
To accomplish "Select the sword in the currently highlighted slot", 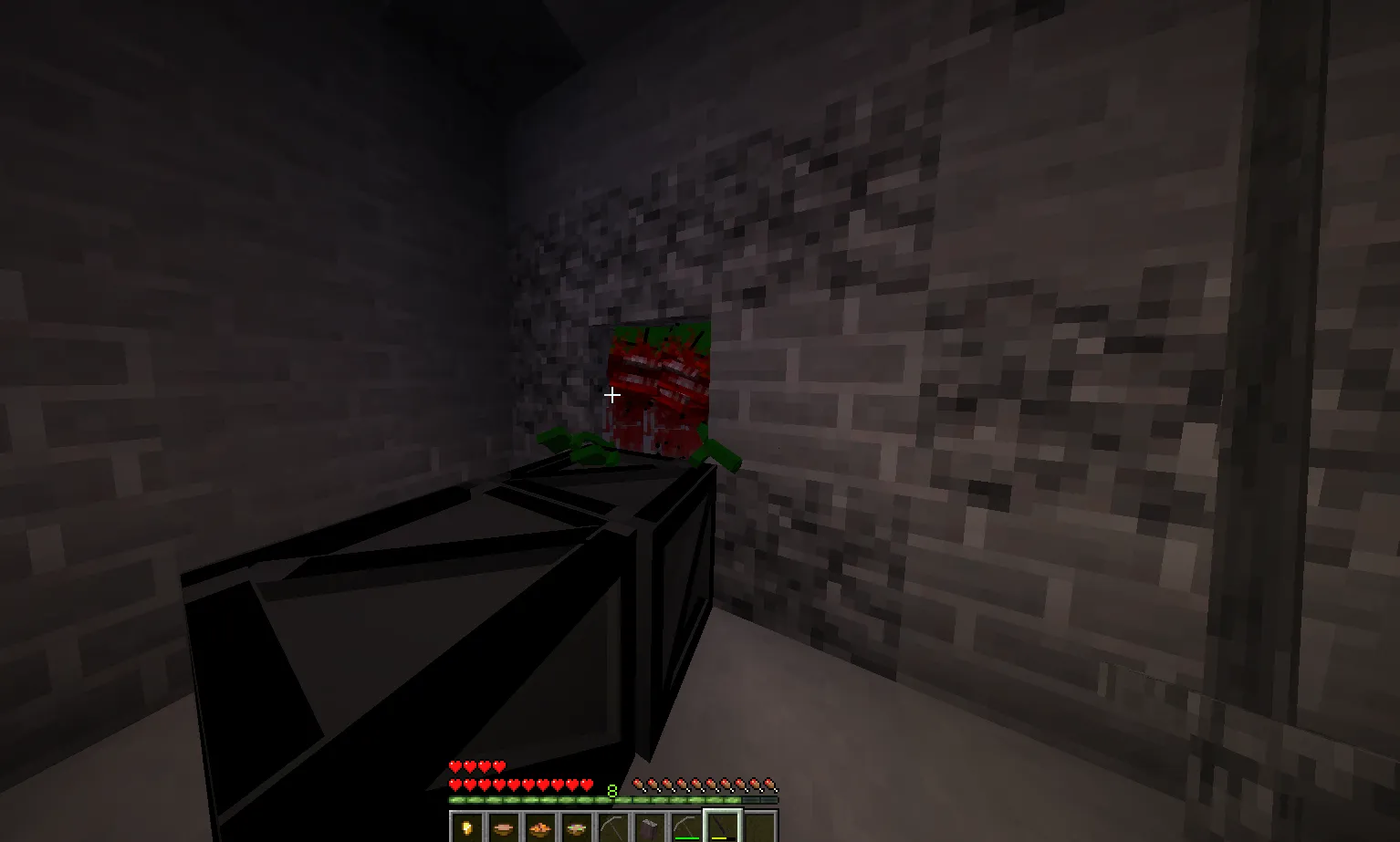I will point(722,826).
